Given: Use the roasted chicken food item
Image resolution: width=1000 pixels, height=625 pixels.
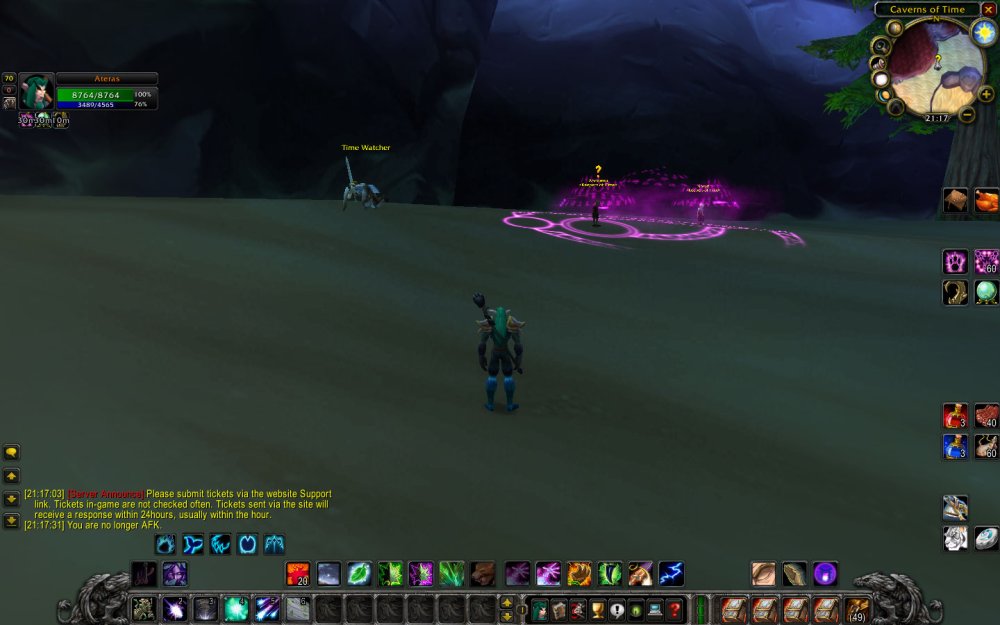Looking at the screenshot, I should (987, 200).
